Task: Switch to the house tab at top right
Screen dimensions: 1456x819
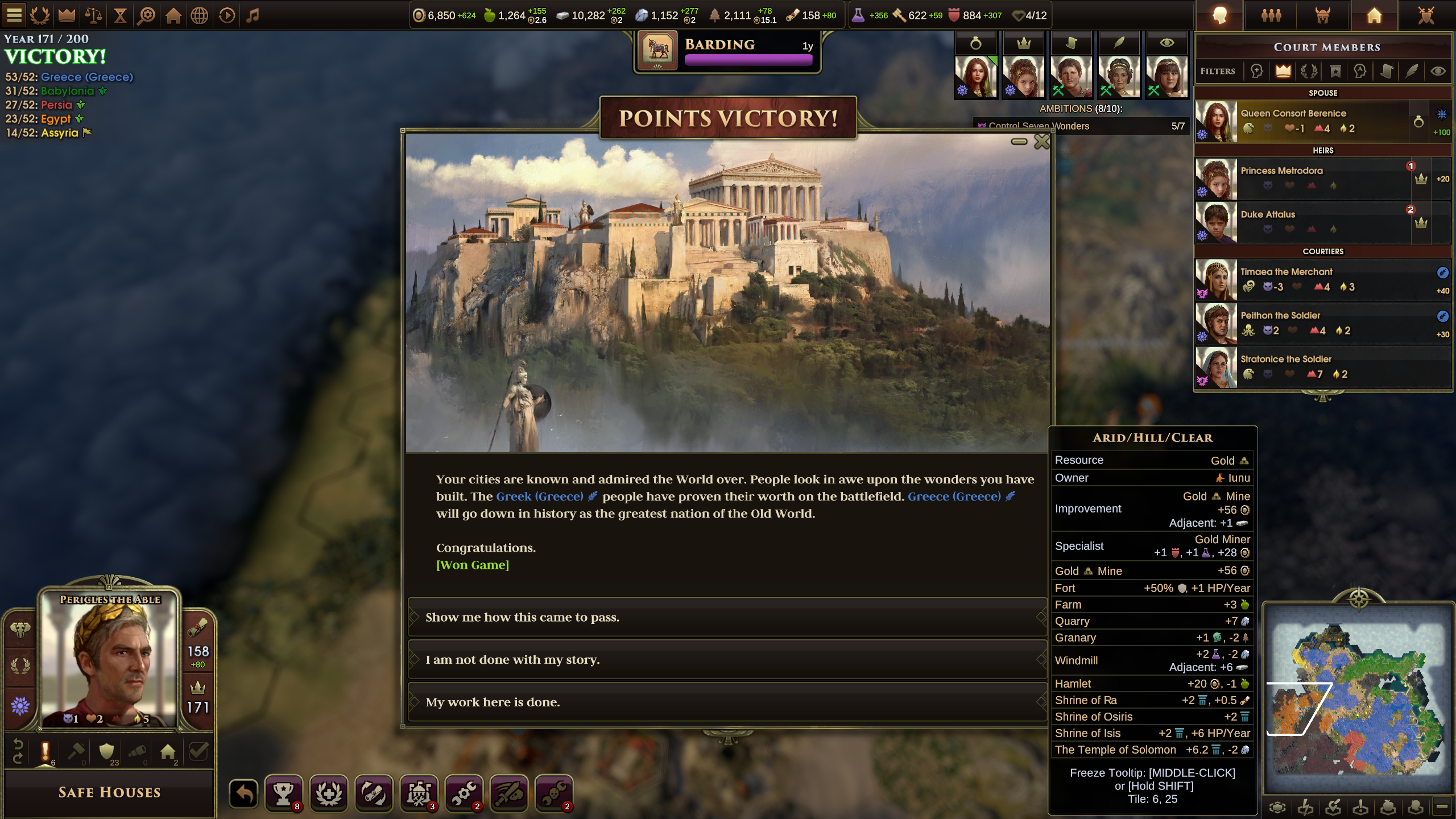Action: pyautogui.click(x=1374, y=15)
